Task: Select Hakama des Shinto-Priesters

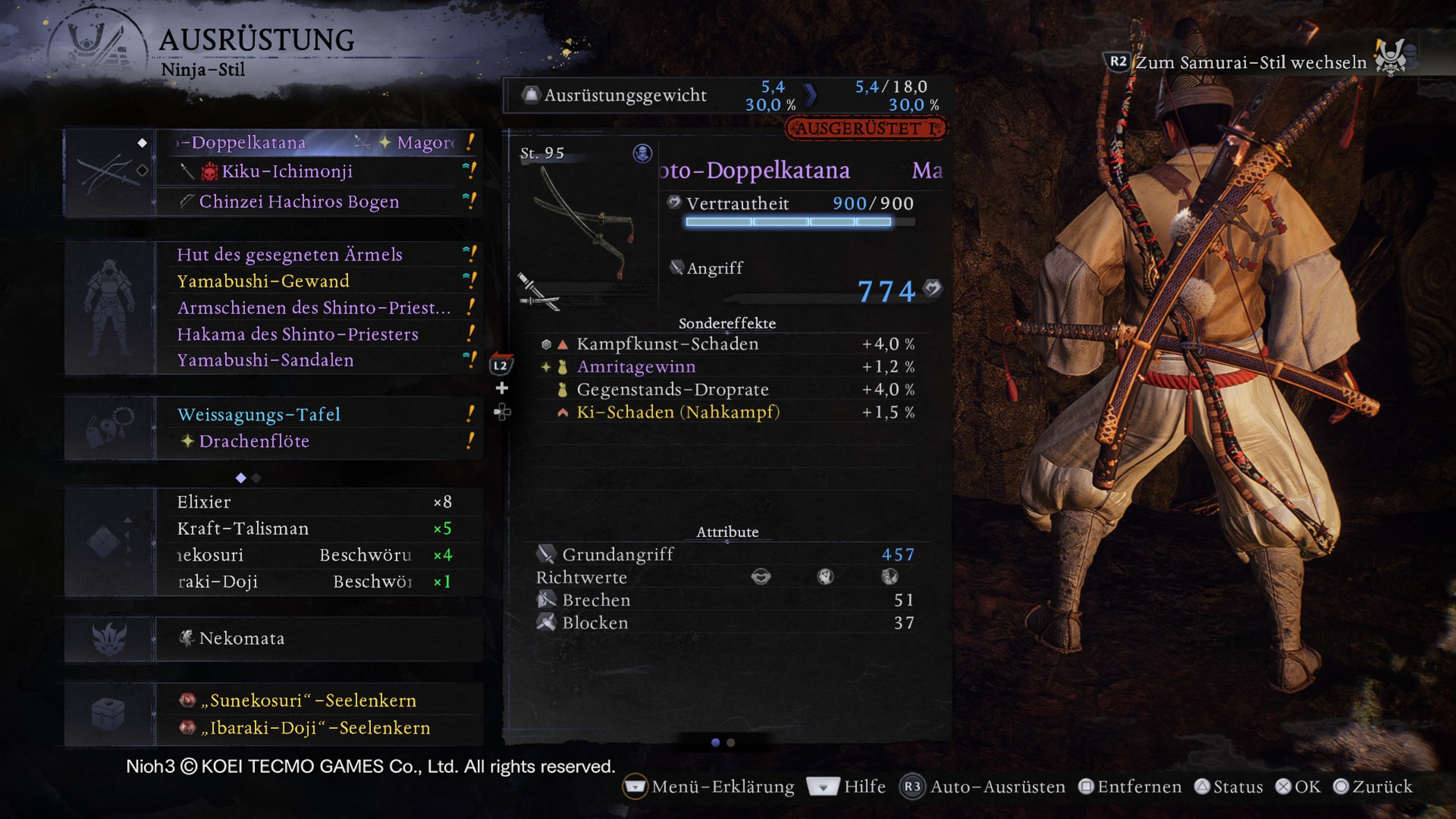Action: point(318,334)
